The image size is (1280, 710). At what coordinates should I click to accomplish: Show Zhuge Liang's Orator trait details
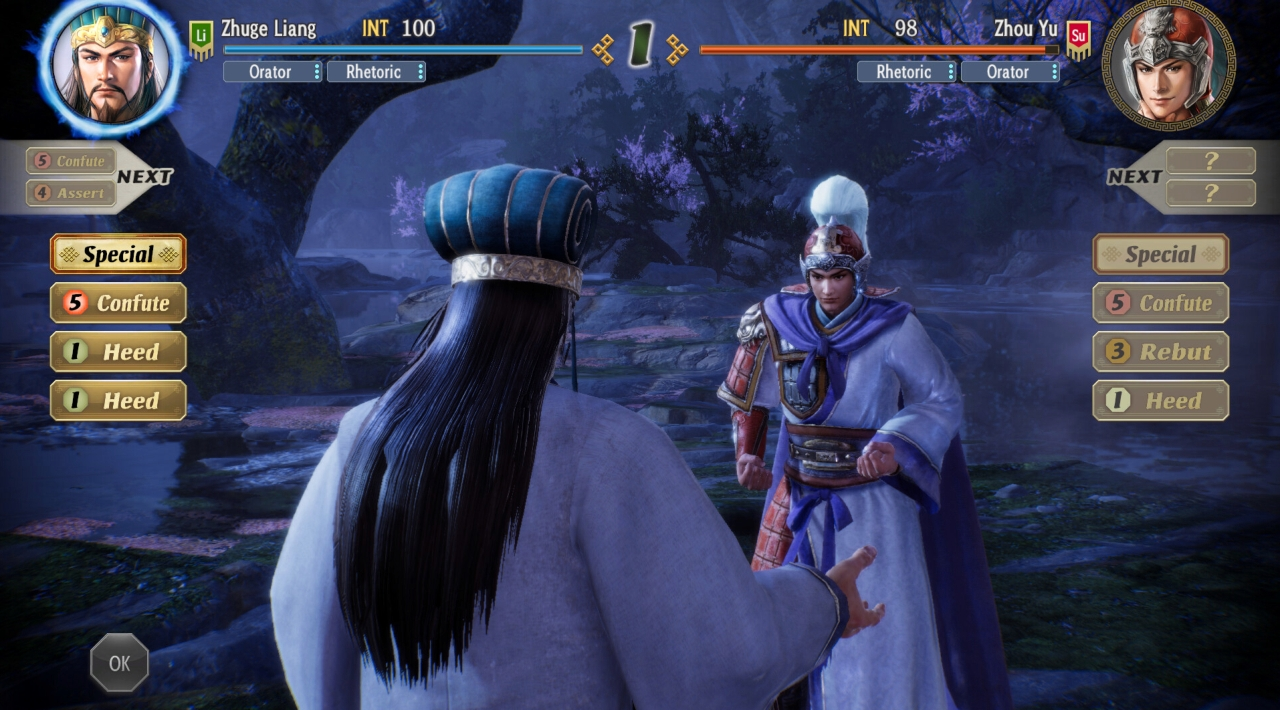pyautogui.click(x=272, y=72)
